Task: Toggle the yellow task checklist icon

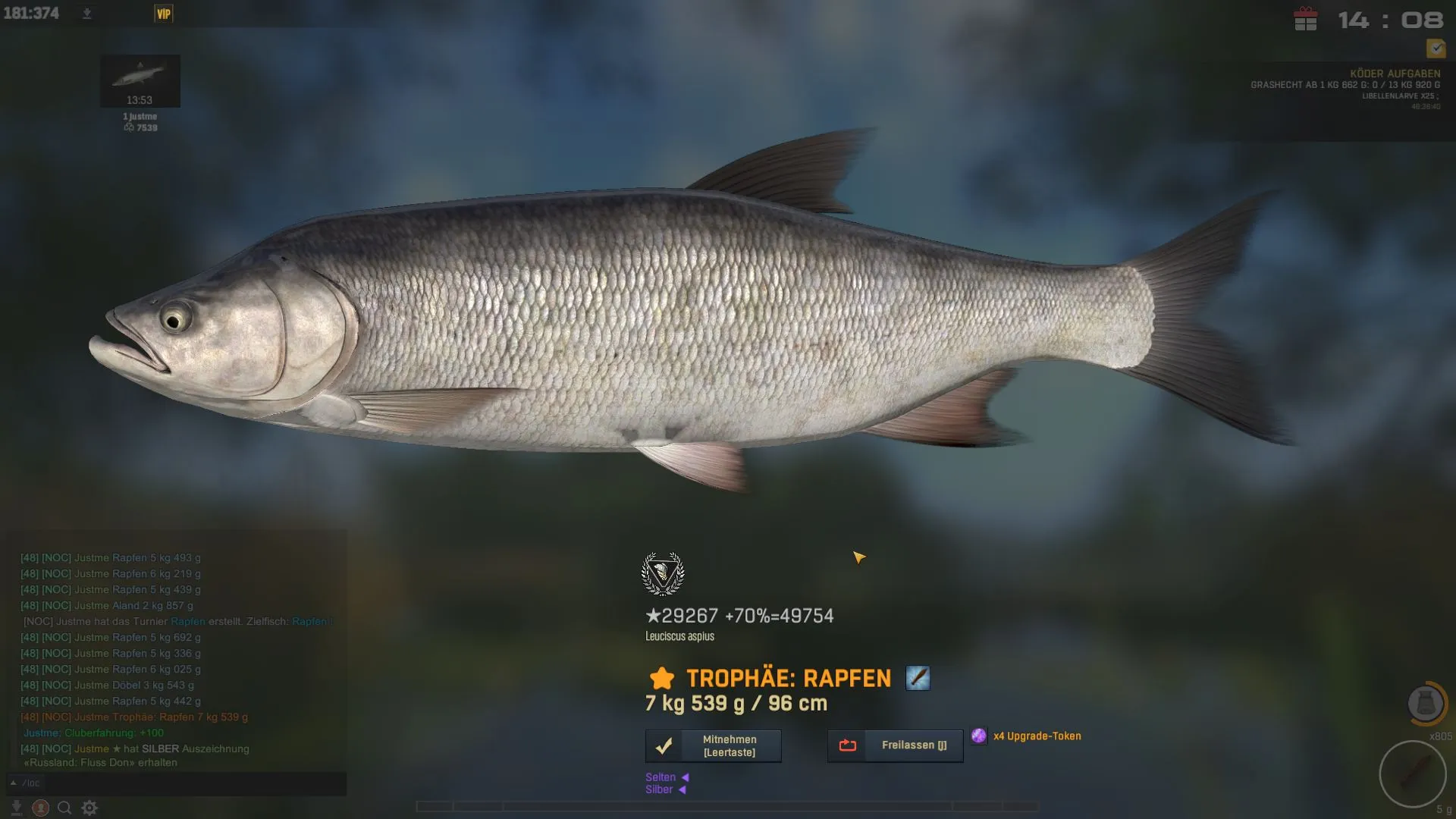Action: coord(1436,49)
